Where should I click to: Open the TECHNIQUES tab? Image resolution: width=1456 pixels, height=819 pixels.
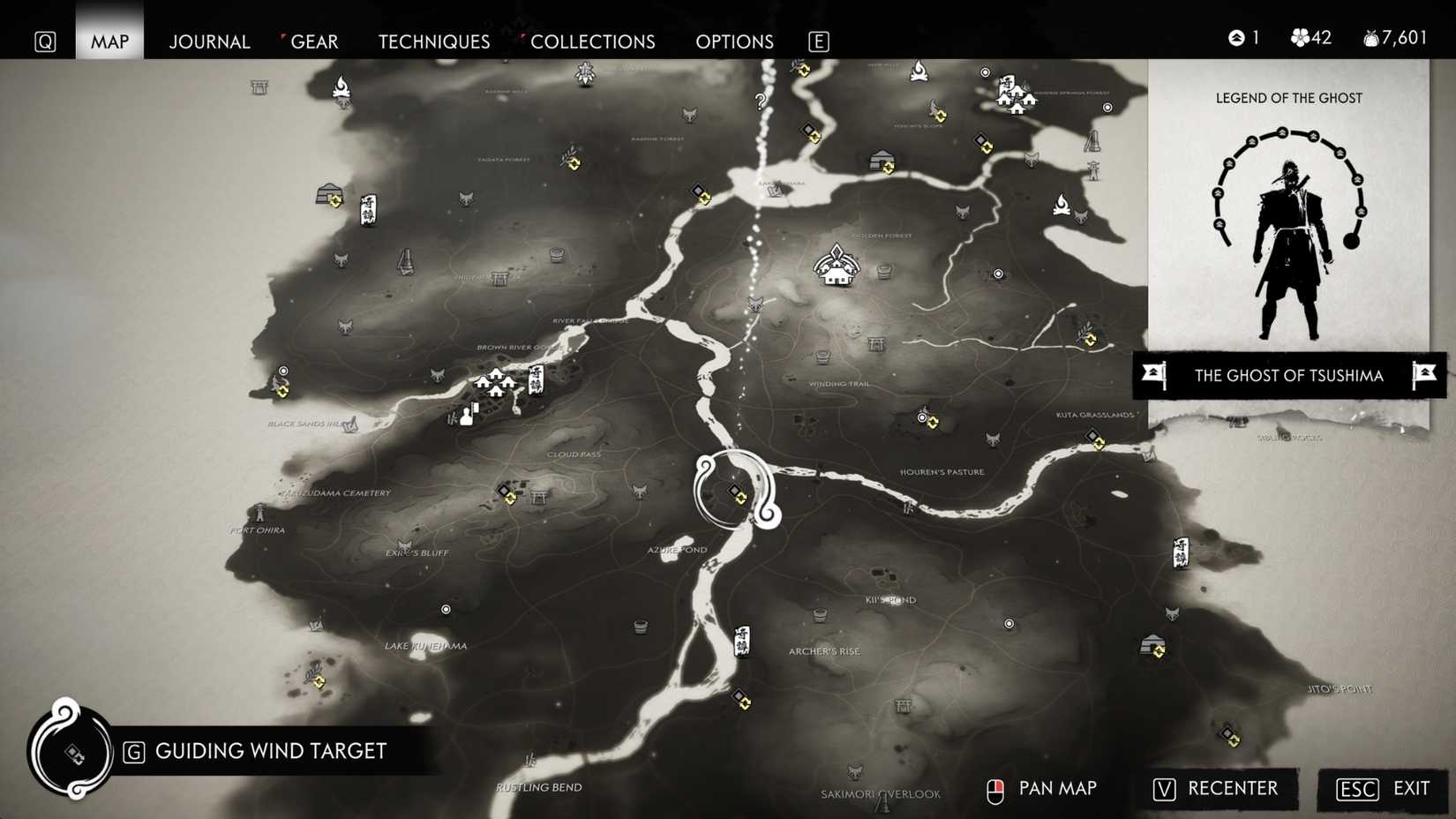point(433,41)
